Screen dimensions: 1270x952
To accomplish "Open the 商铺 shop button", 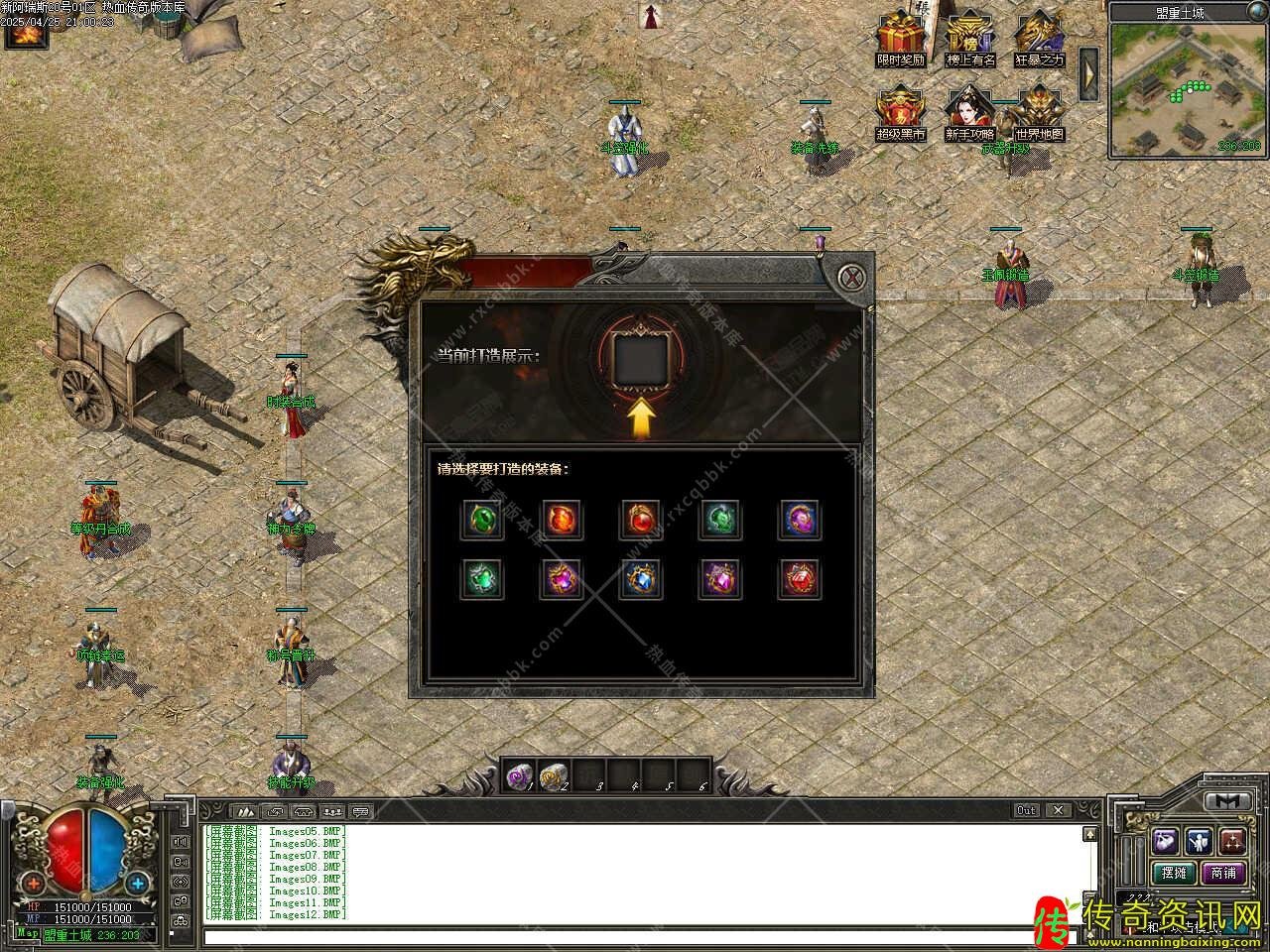I will (1223, 873).
